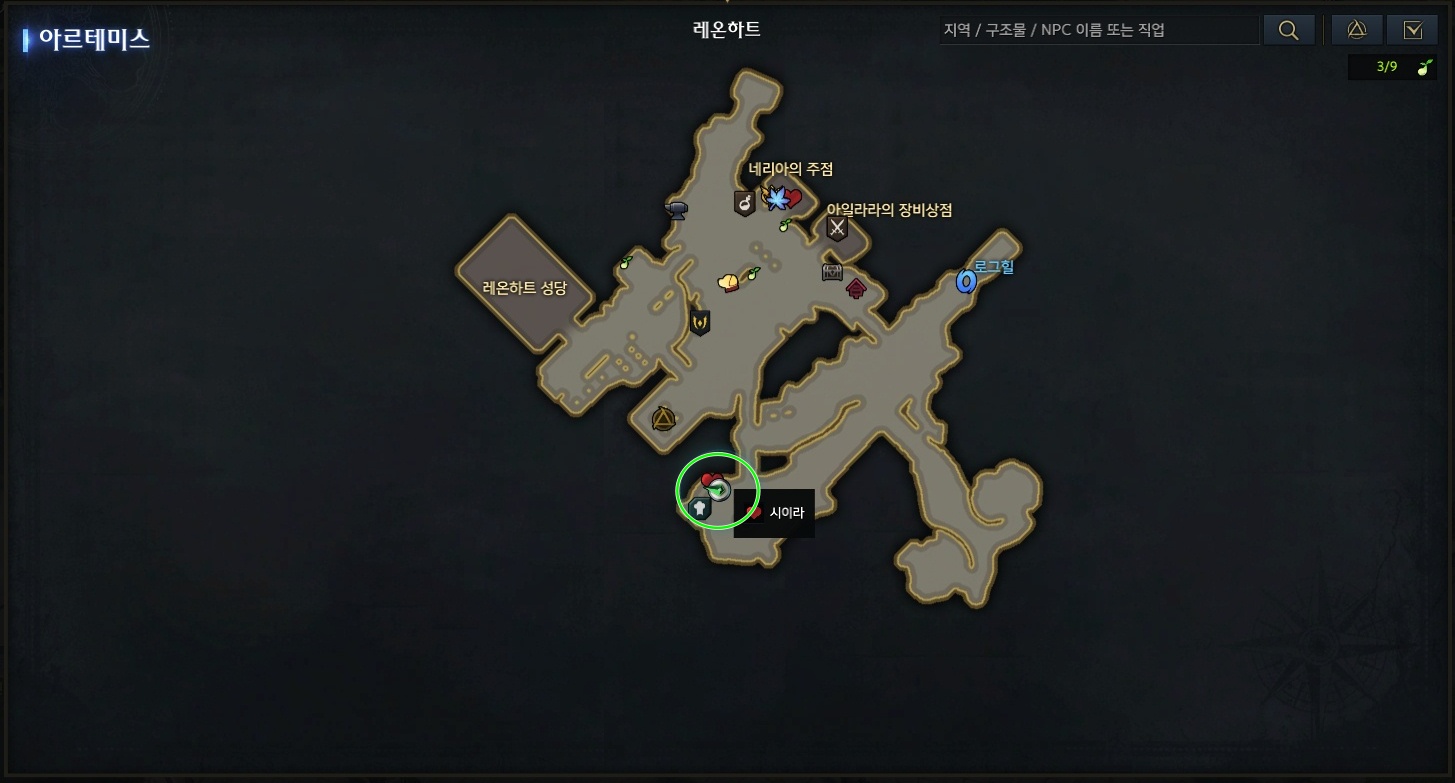Click the blacksmith anvil icon on the map
Screen dimensions: 1455x783
coord(676,210)
